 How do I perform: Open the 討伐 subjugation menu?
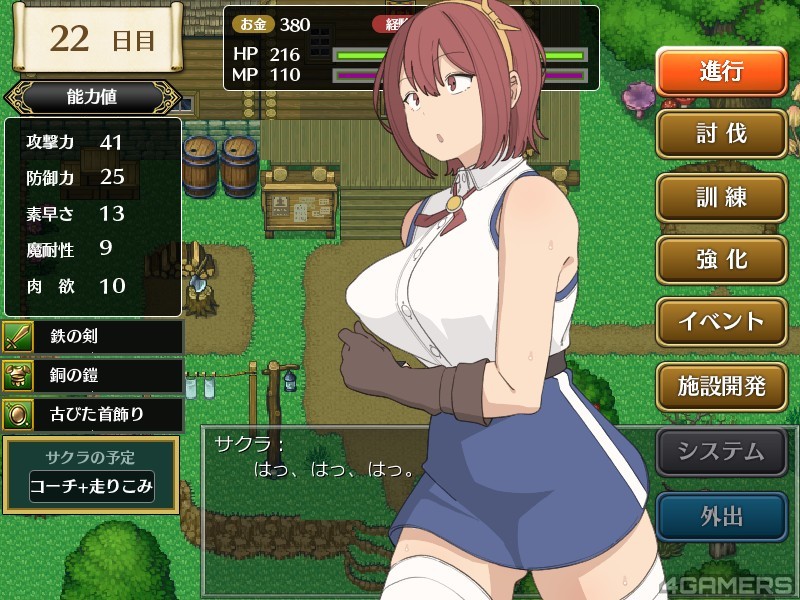coord(721,134)
